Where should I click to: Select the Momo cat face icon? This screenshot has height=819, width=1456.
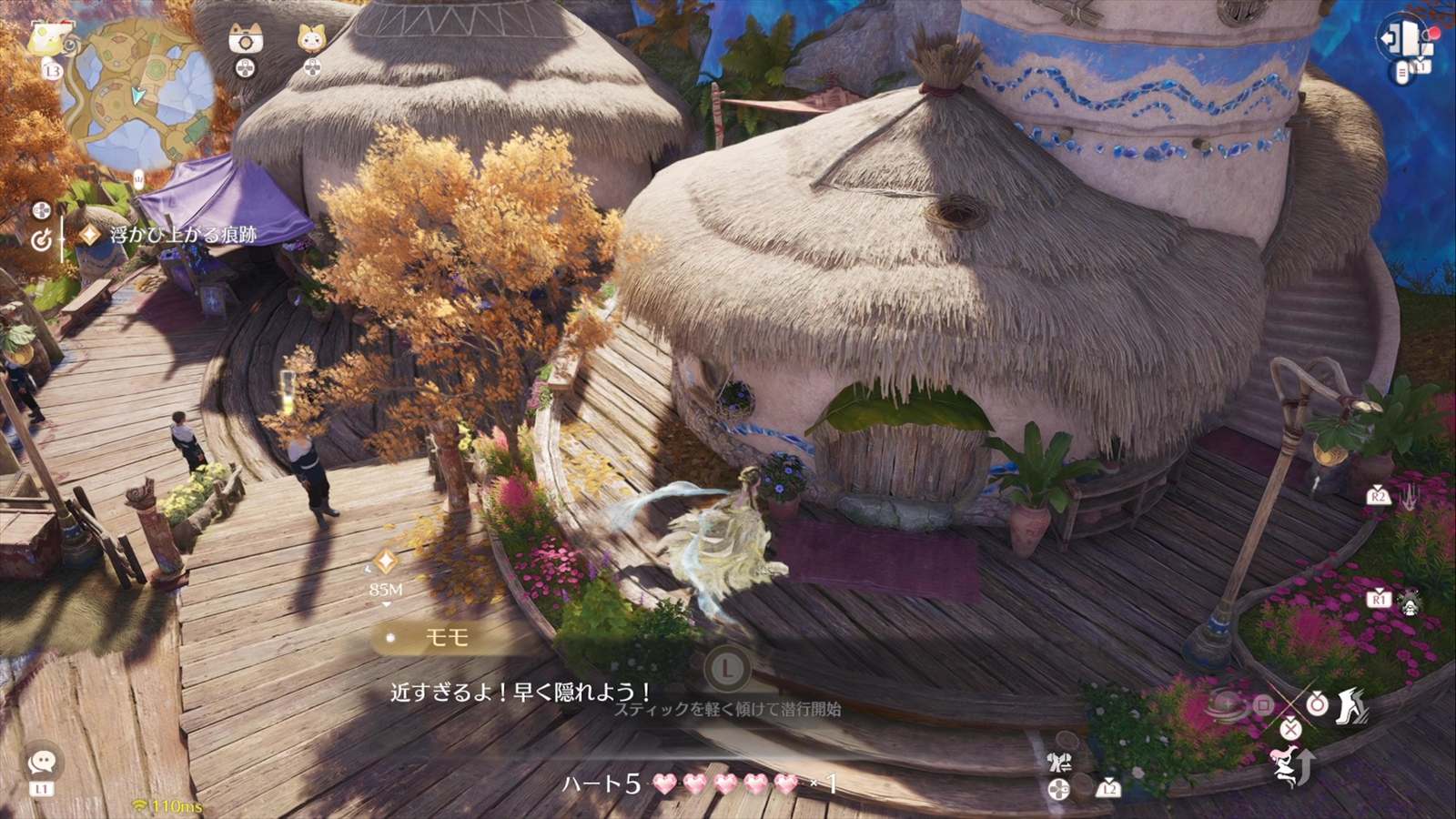312,38
